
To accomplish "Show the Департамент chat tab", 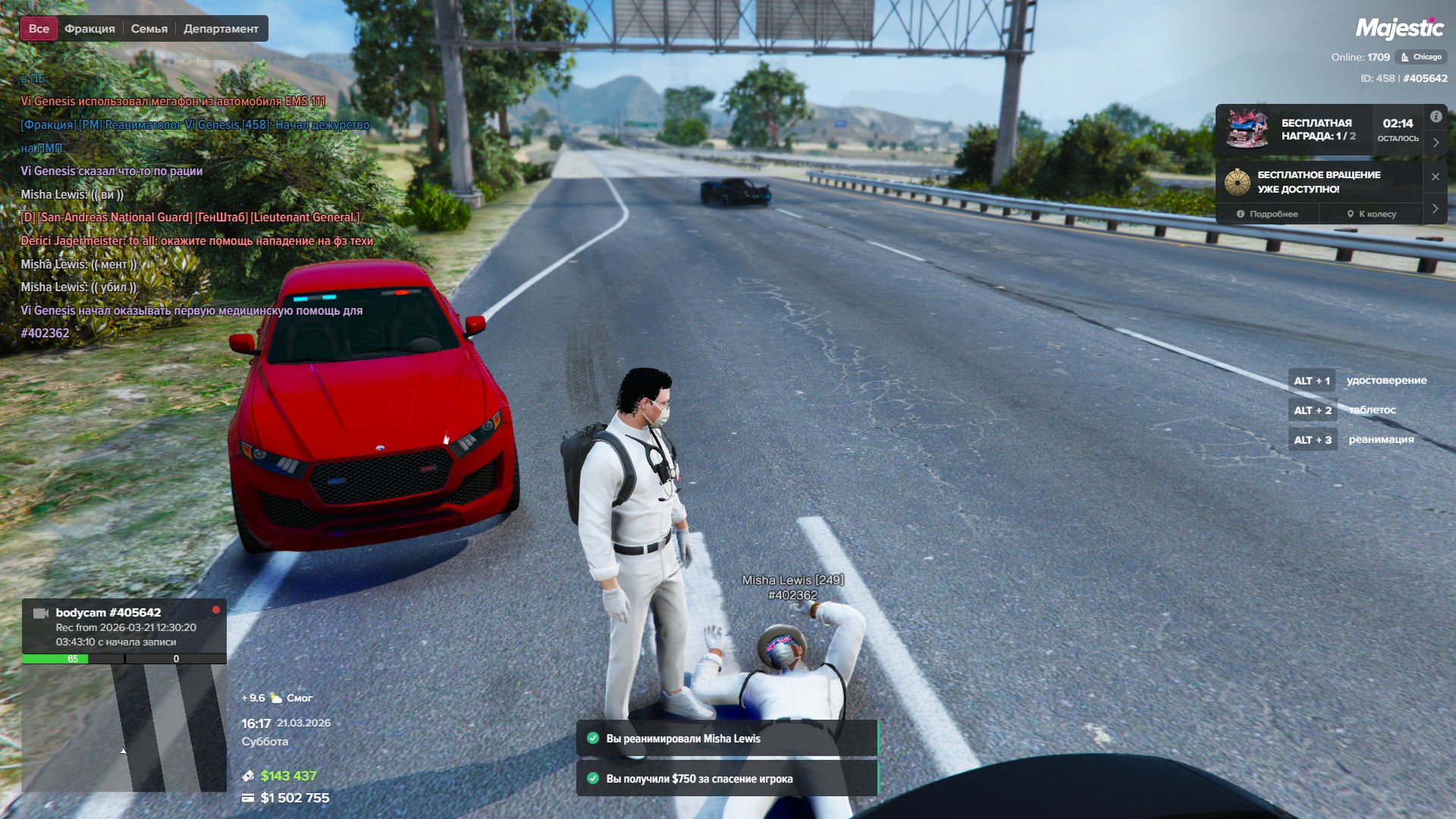I will [x=221, y=29].
